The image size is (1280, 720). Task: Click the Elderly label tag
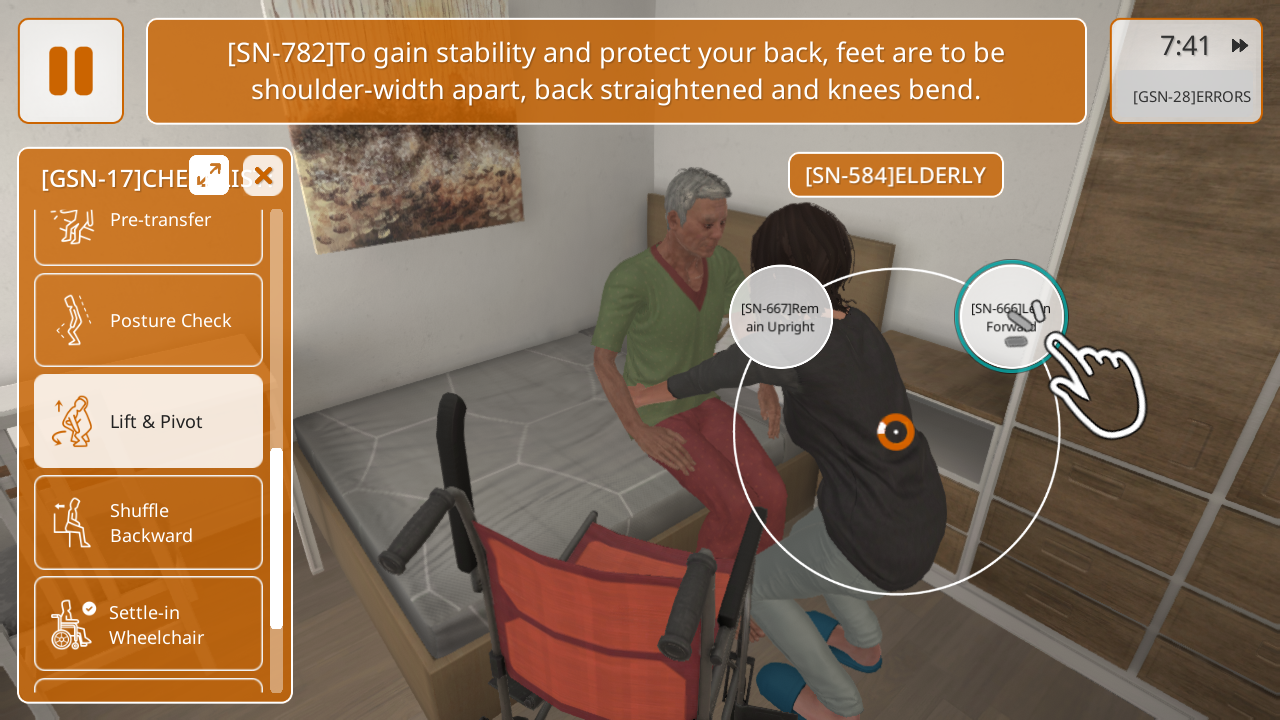click(x=895, y=175)
